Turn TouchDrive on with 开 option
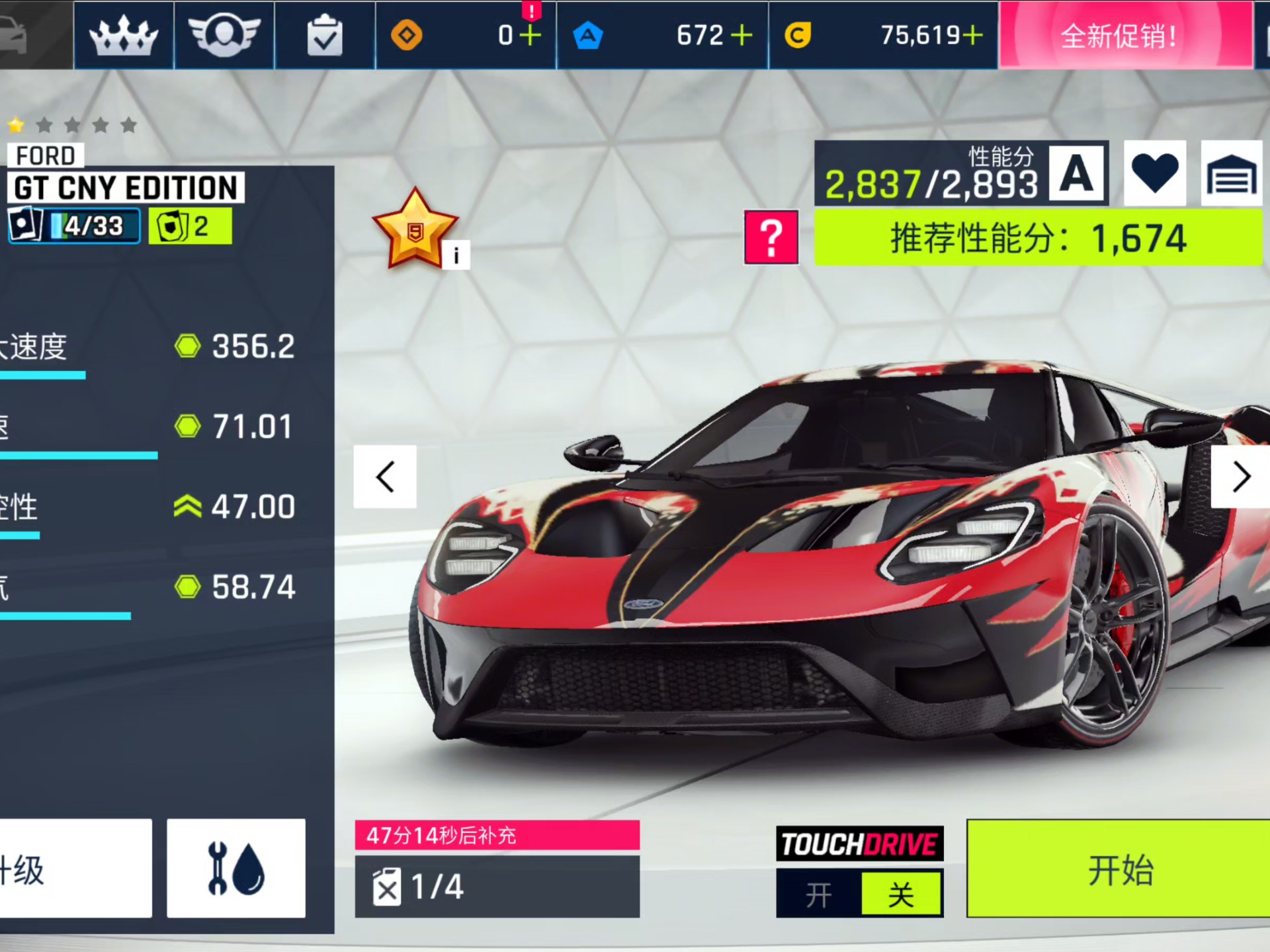 coord(819,894)
